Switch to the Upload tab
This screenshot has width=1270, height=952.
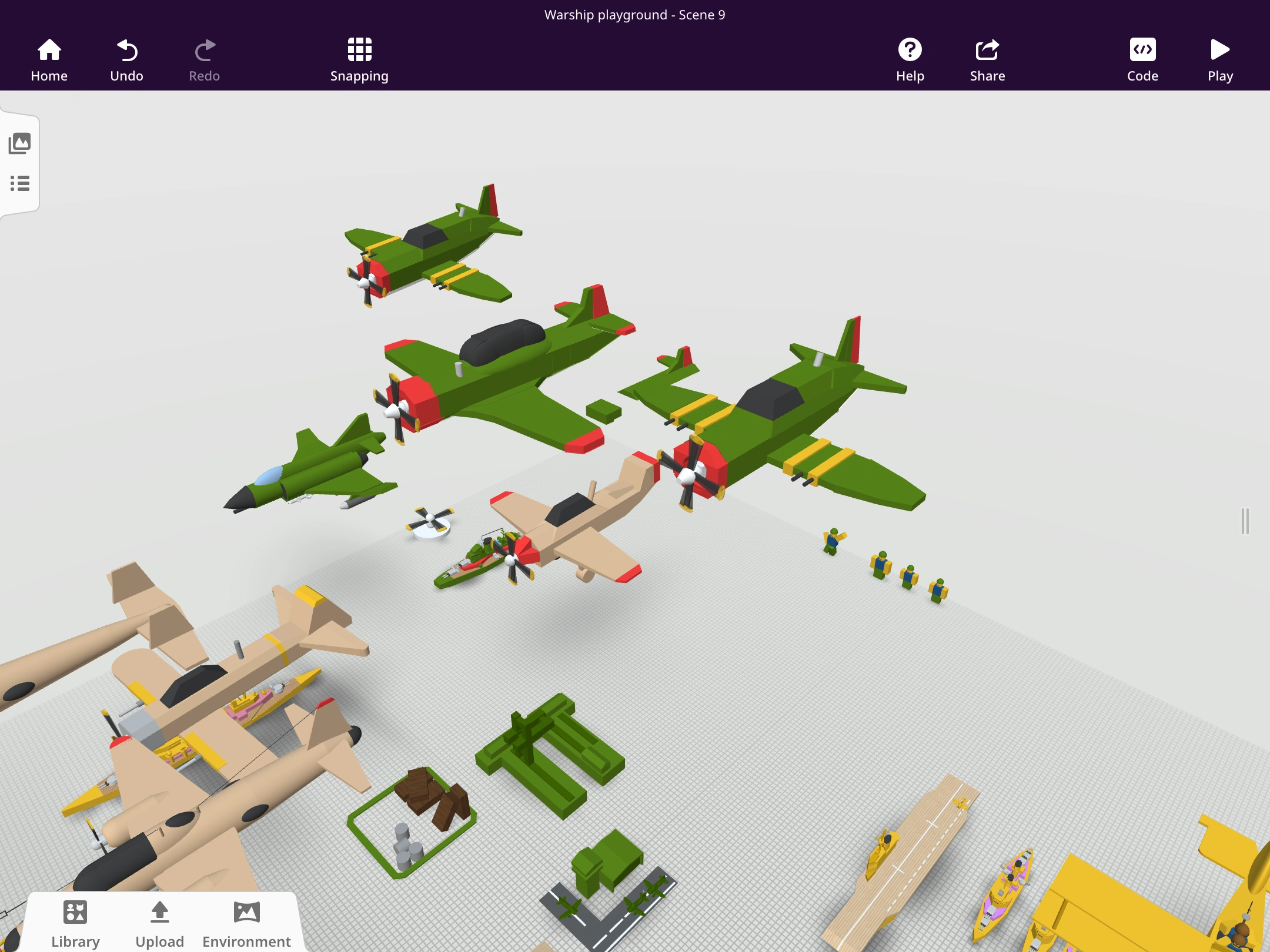pos(159,923)
